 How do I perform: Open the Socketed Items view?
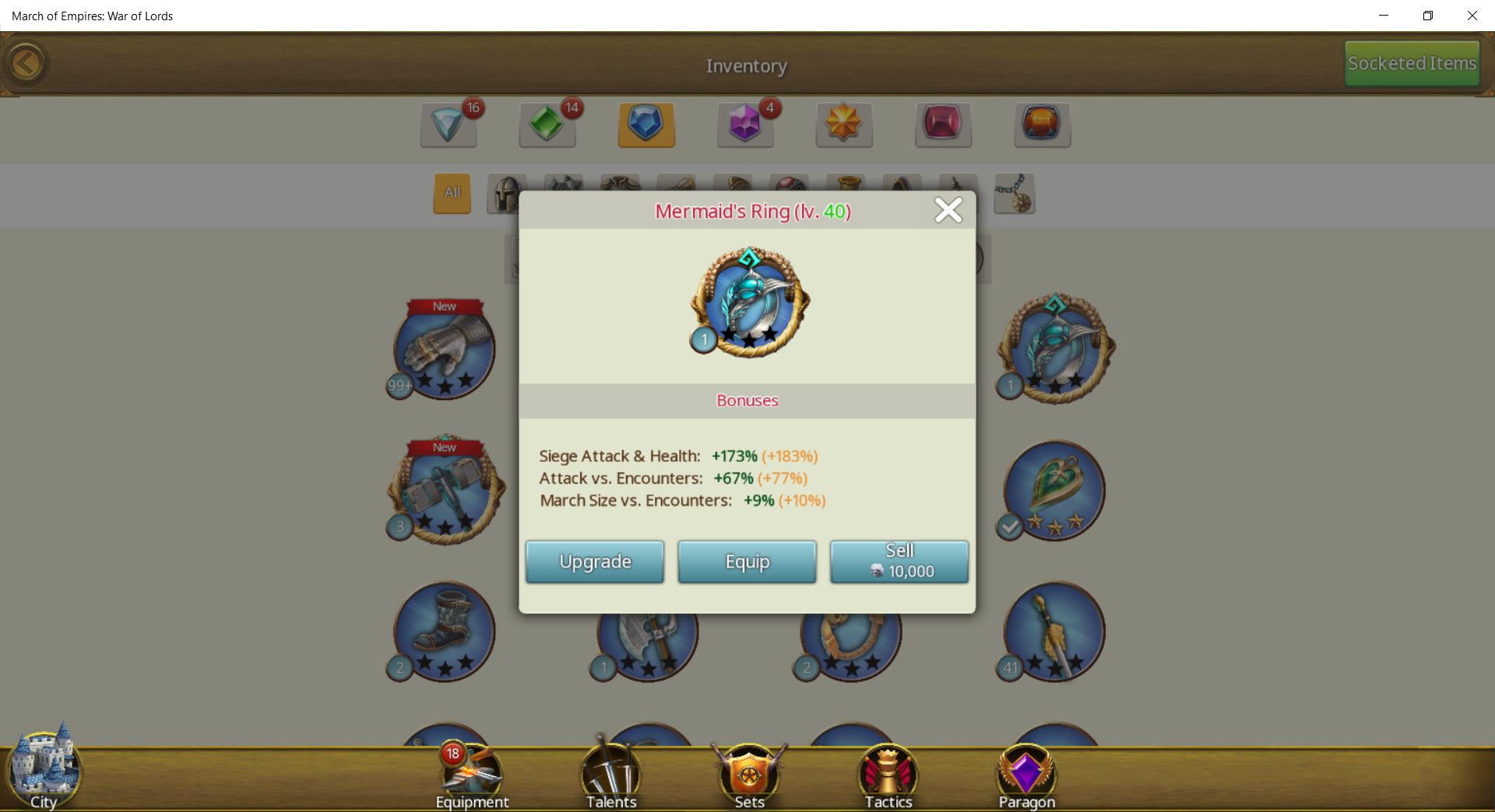(x=1411, y=63)
